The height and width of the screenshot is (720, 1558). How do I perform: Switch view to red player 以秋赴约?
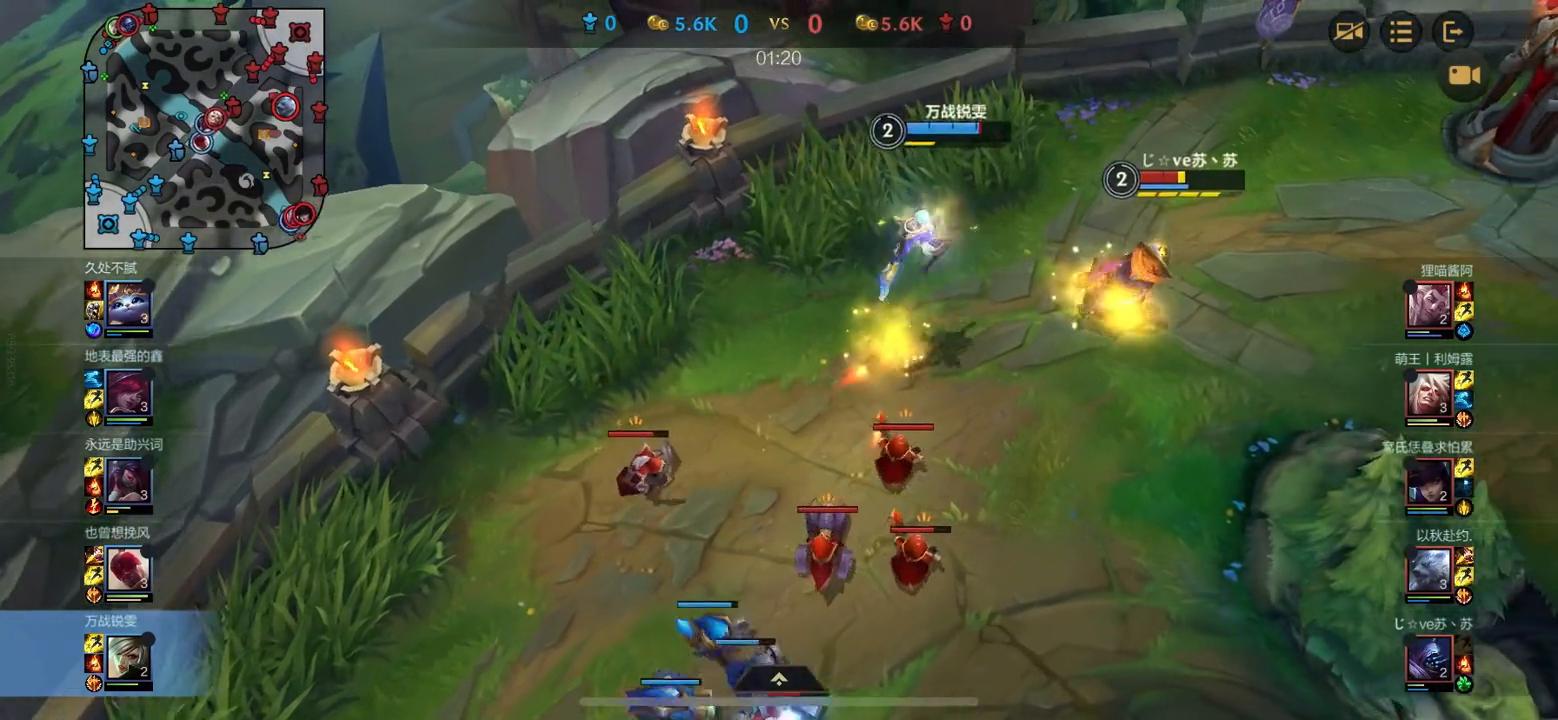[x=1429, y=570]
